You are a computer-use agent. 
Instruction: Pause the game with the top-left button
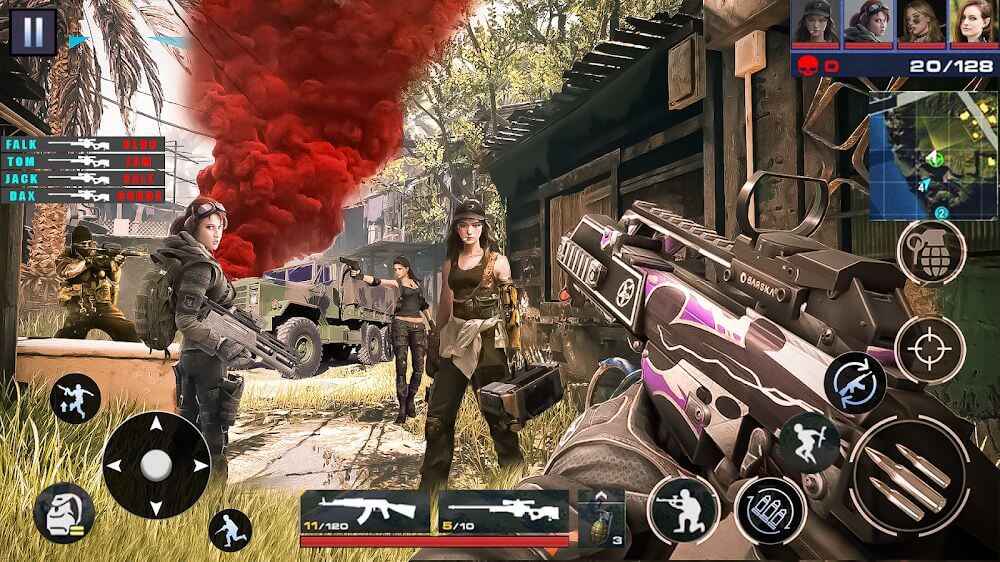tap(33, 31)
